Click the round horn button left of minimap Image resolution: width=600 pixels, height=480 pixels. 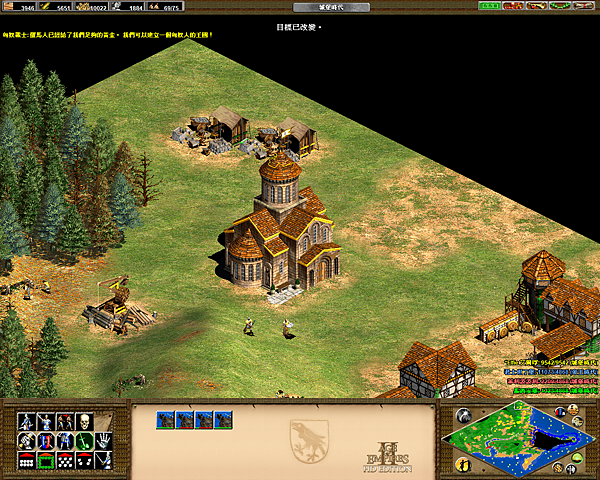(463, 416)
